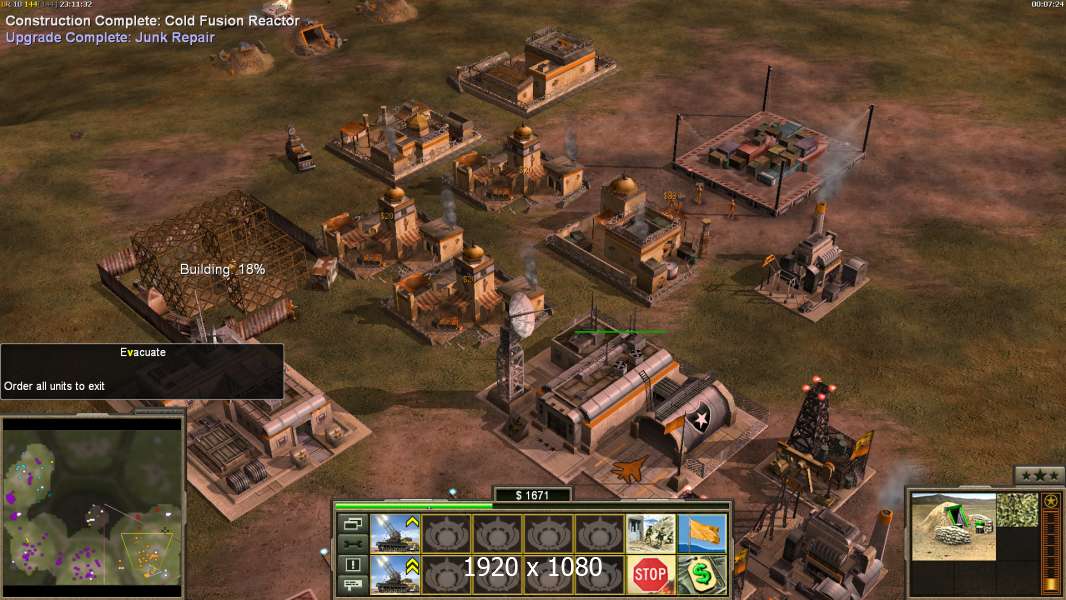Toggle the wrench repair button

point(352,544)
